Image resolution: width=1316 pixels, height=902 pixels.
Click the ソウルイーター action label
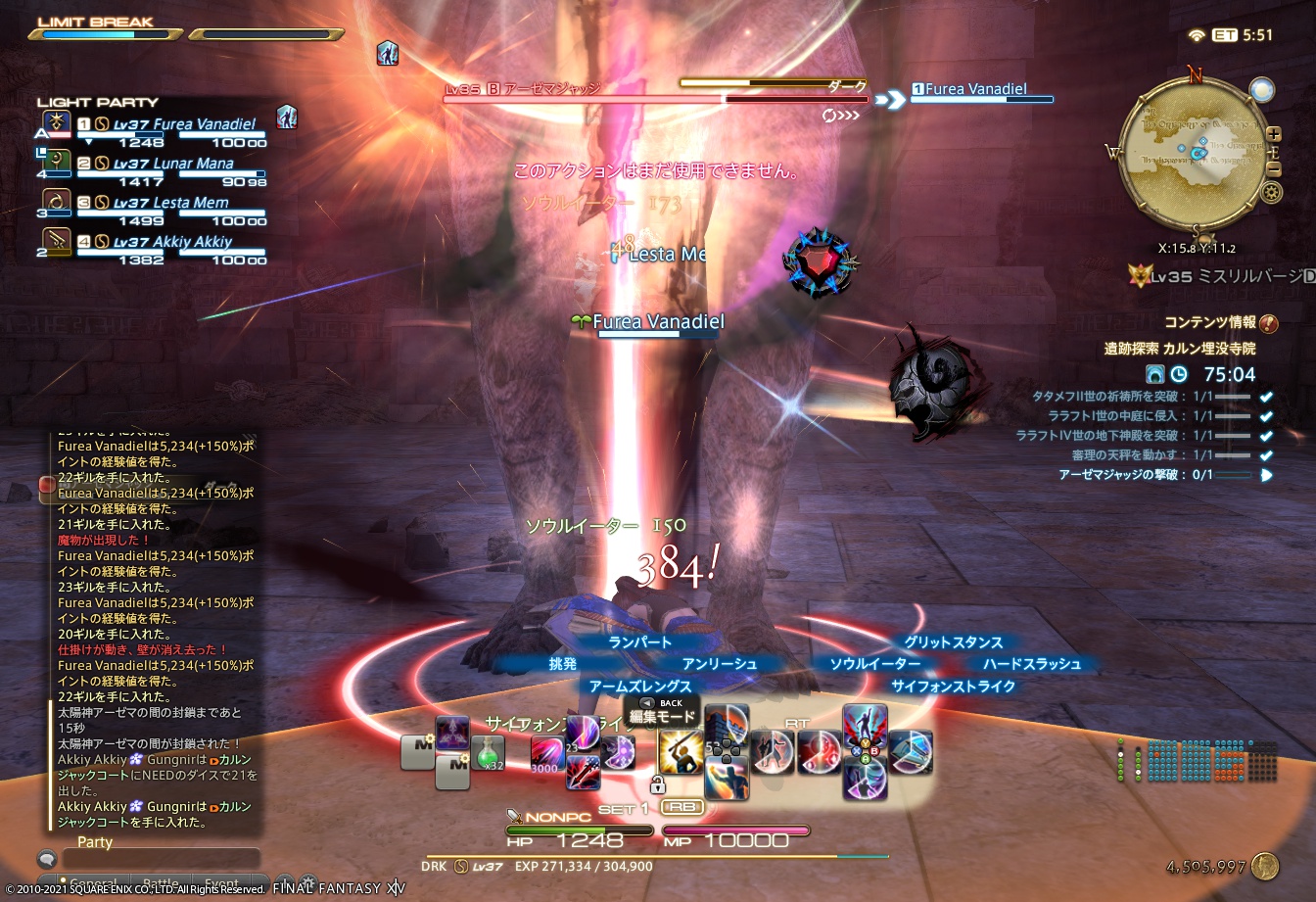tap(876, 663)
